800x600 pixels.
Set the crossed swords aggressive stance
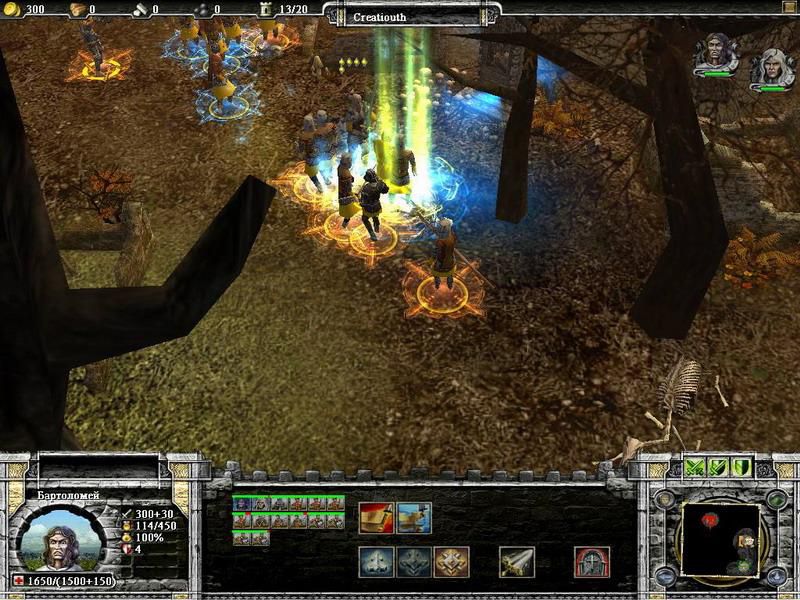pos(696,467)
